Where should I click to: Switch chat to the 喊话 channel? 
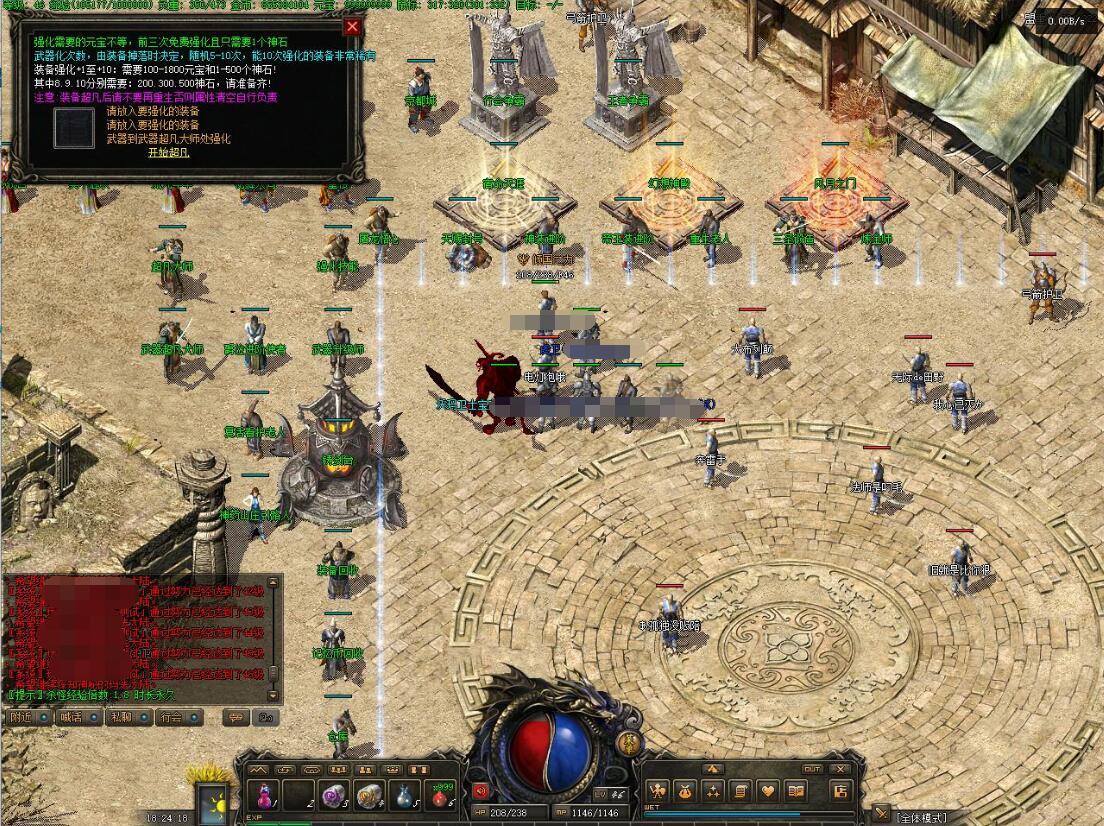(x=72, y=717)
